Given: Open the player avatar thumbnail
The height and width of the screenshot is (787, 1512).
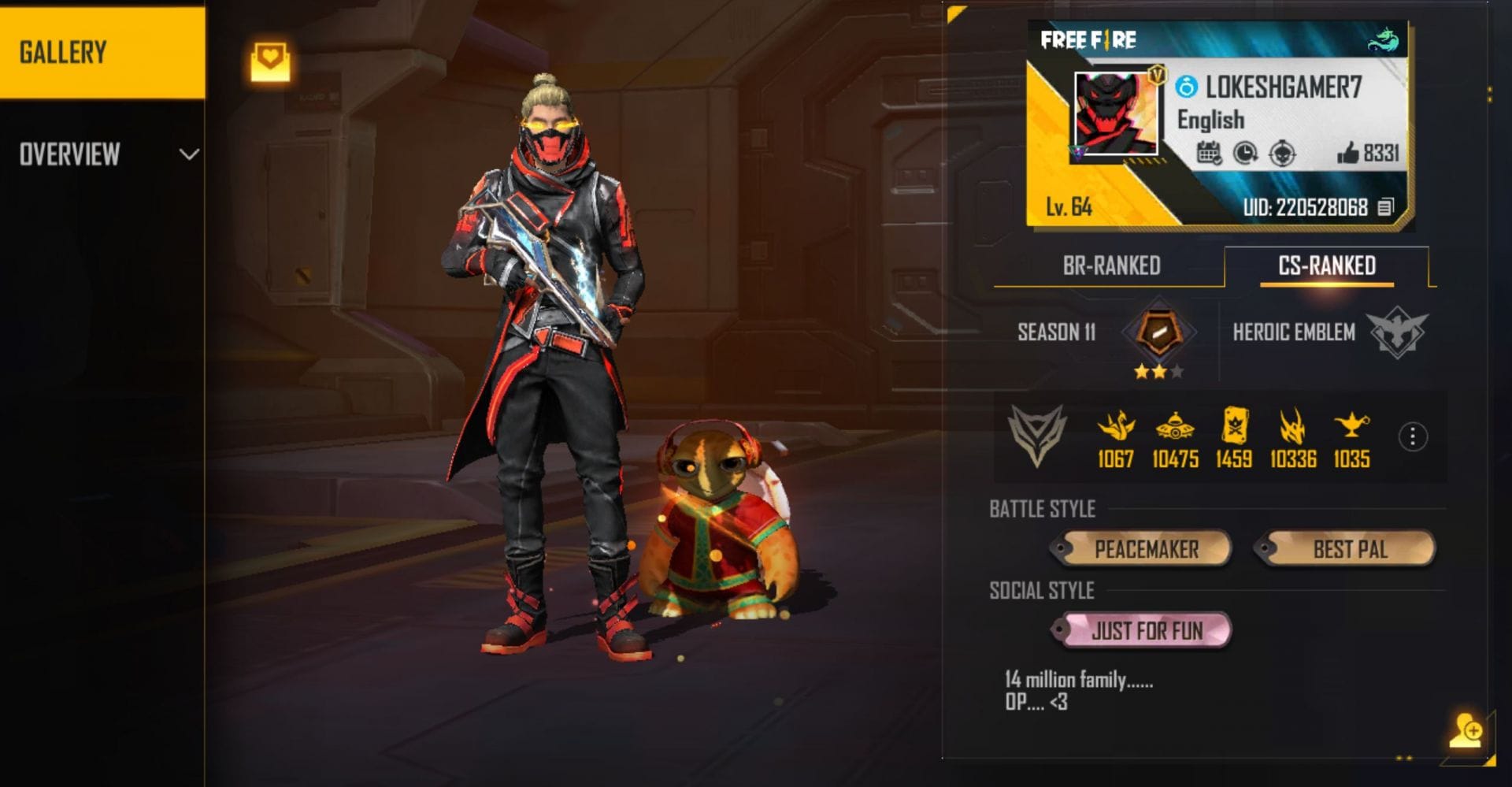Looking at the screenshot, I should click(1115, 115).
